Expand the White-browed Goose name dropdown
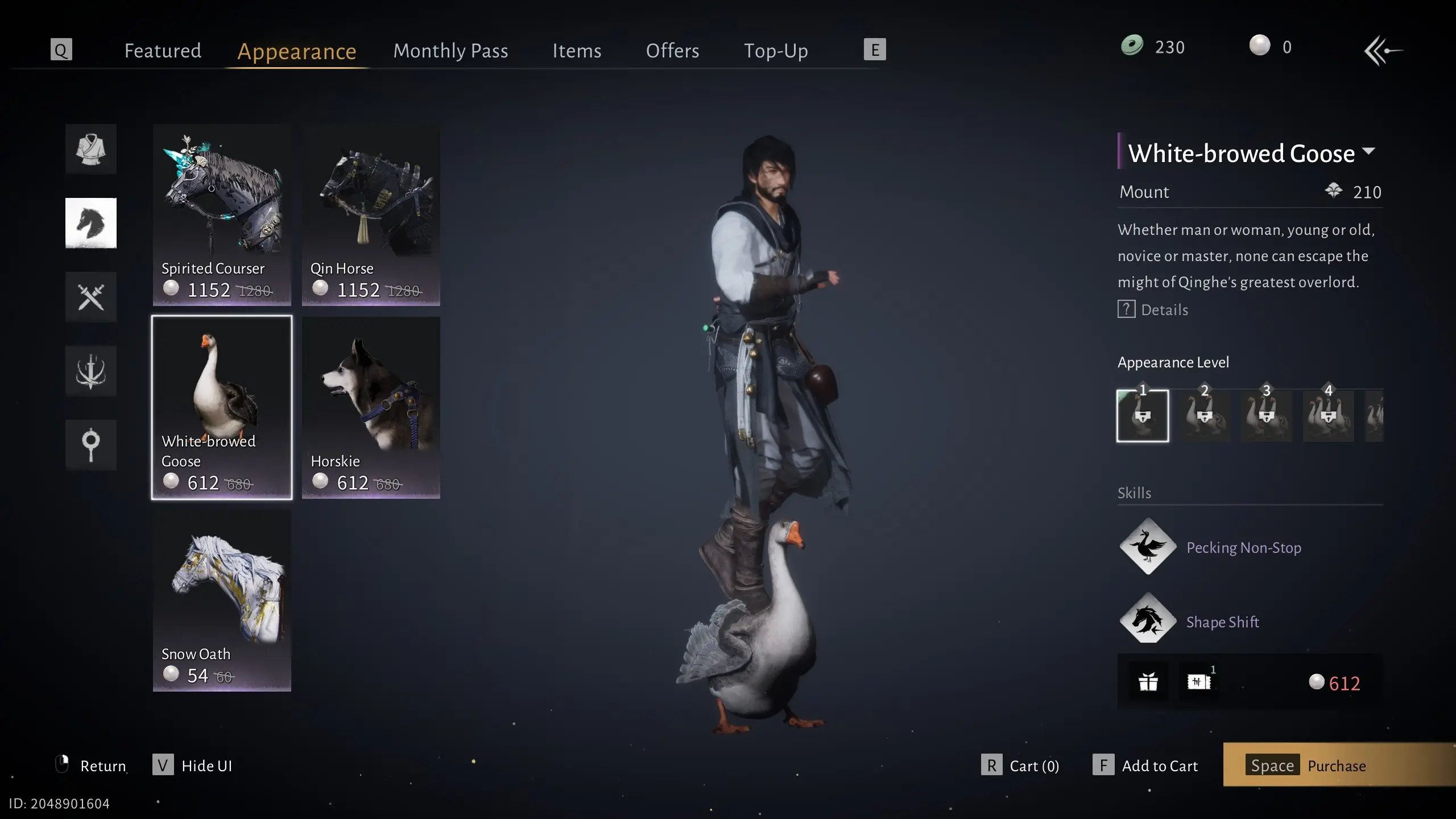1456x819 pixels. (x=1369, y=152)
